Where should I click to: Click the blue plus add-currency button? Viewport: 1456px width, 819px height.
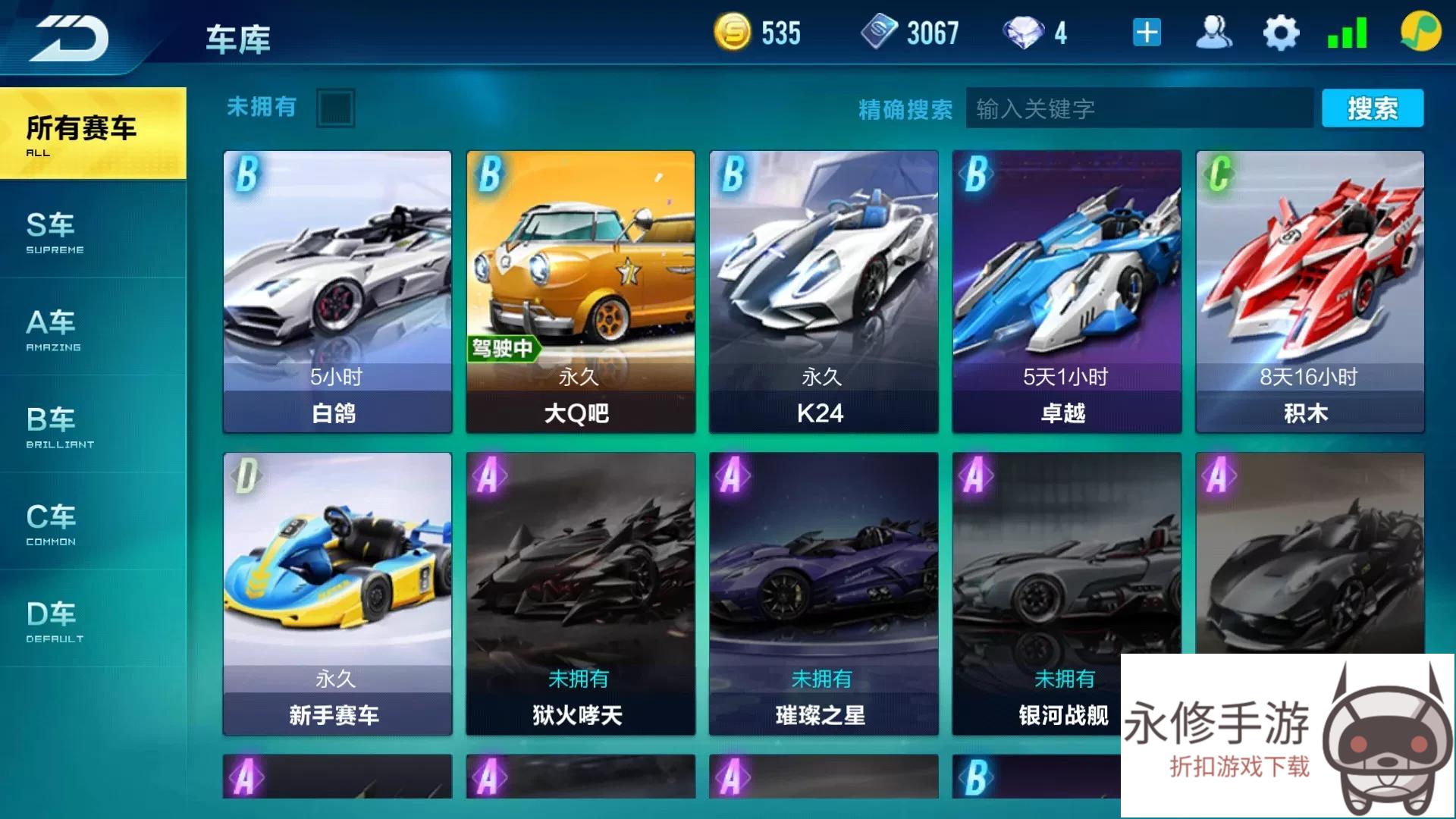point(1147,33)
